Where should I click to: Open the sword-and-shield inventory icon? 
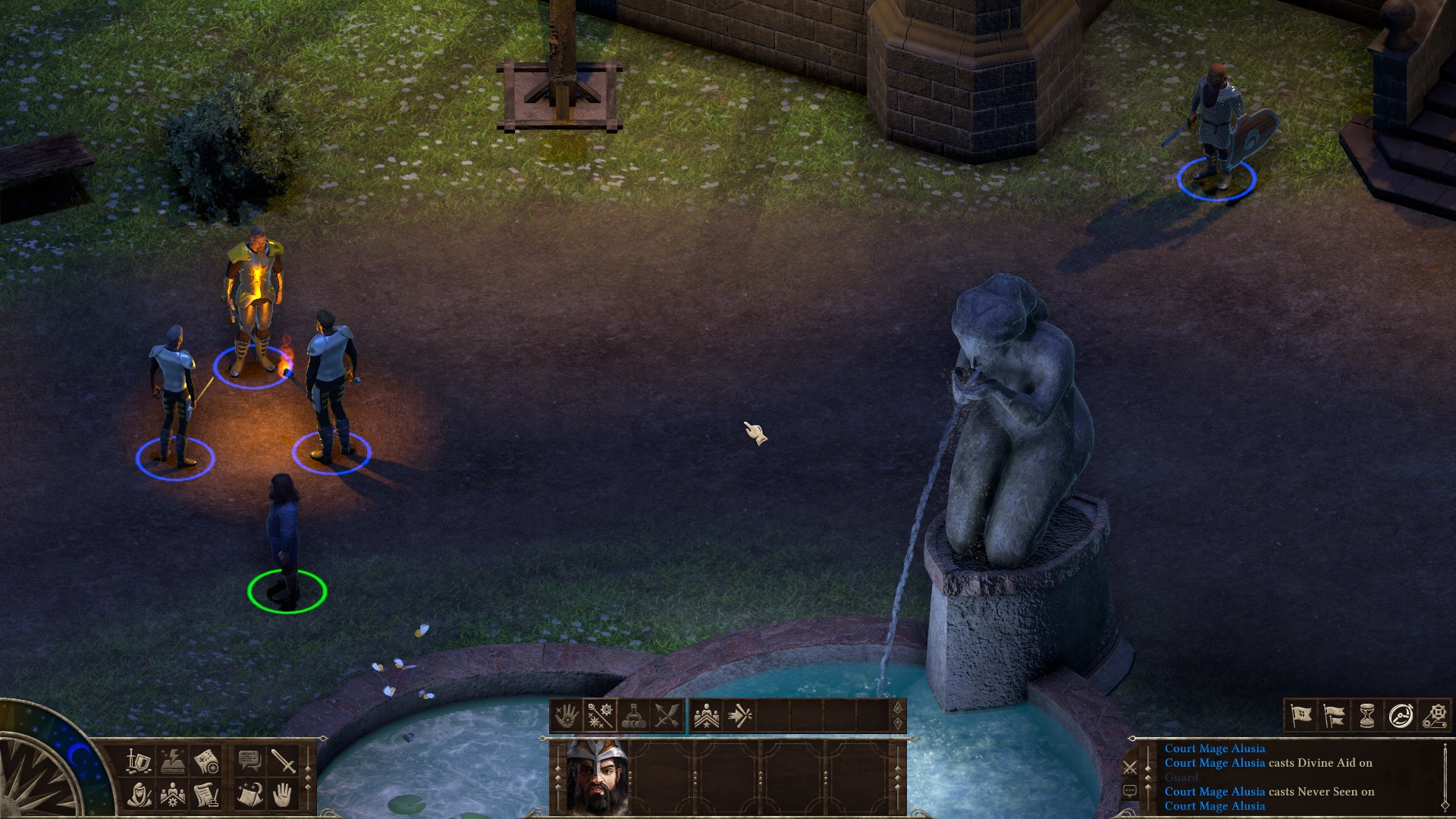click(138, 761)
